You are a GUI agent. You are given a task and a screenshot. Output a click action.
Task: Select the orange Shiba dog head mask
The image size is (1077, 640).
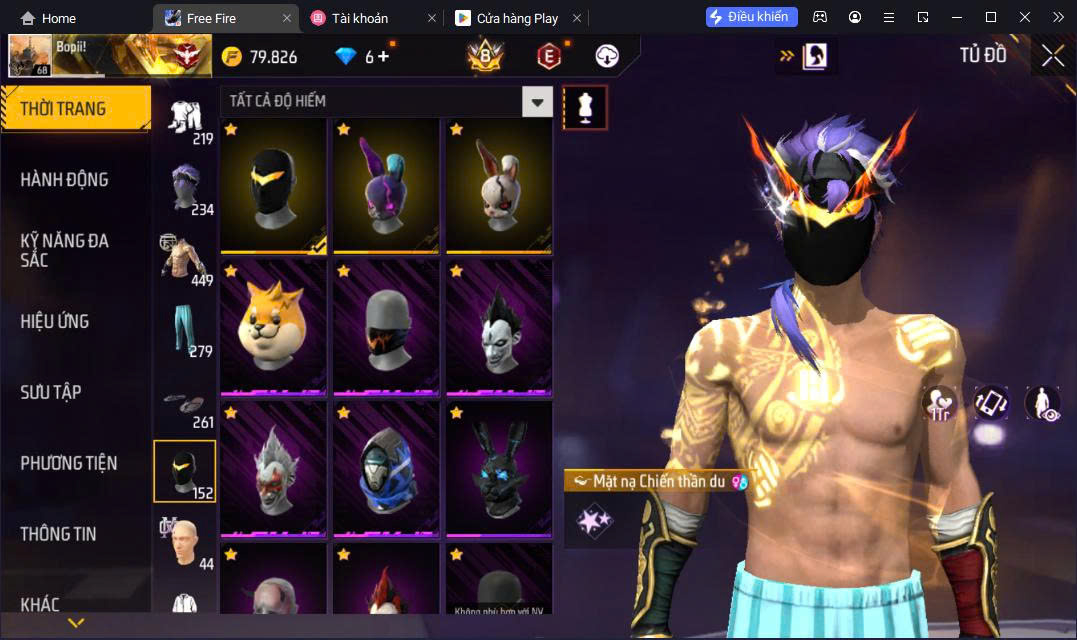(x=273, y=326)
